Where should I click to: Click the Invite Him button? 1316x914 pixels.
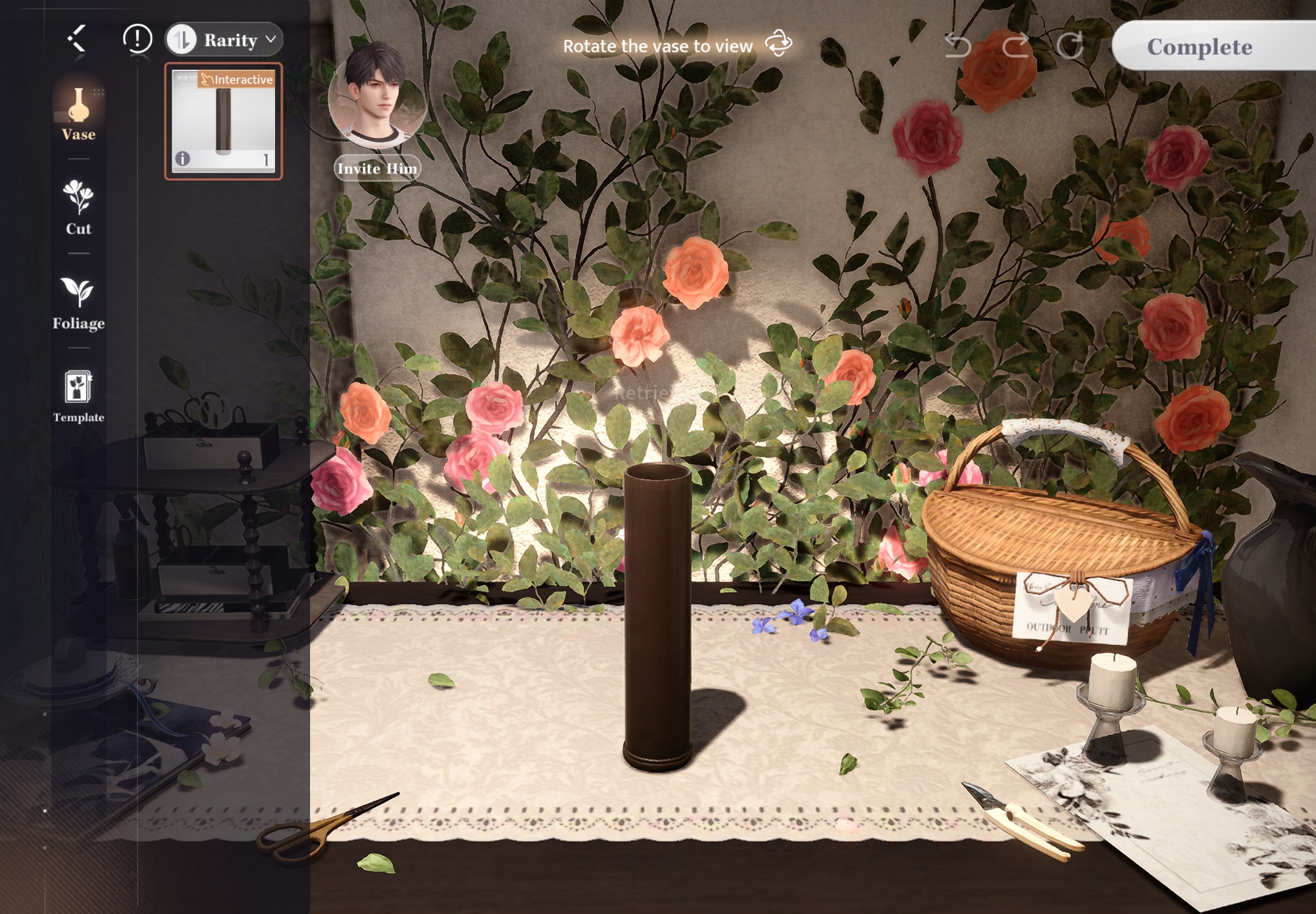click(x=377, y=168)
